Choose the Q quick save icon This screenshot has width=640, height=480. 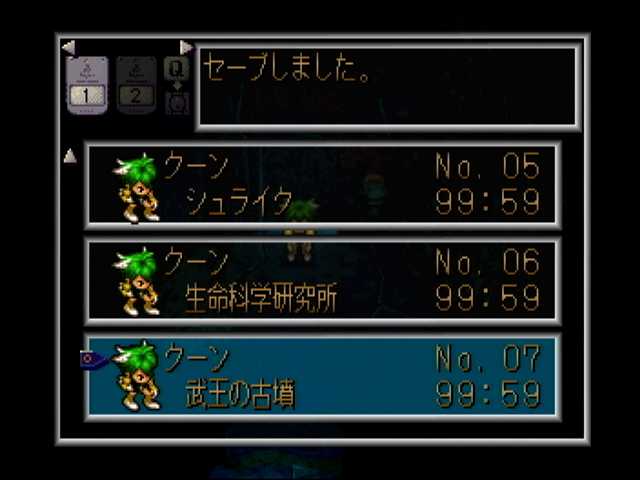(176, 69)
